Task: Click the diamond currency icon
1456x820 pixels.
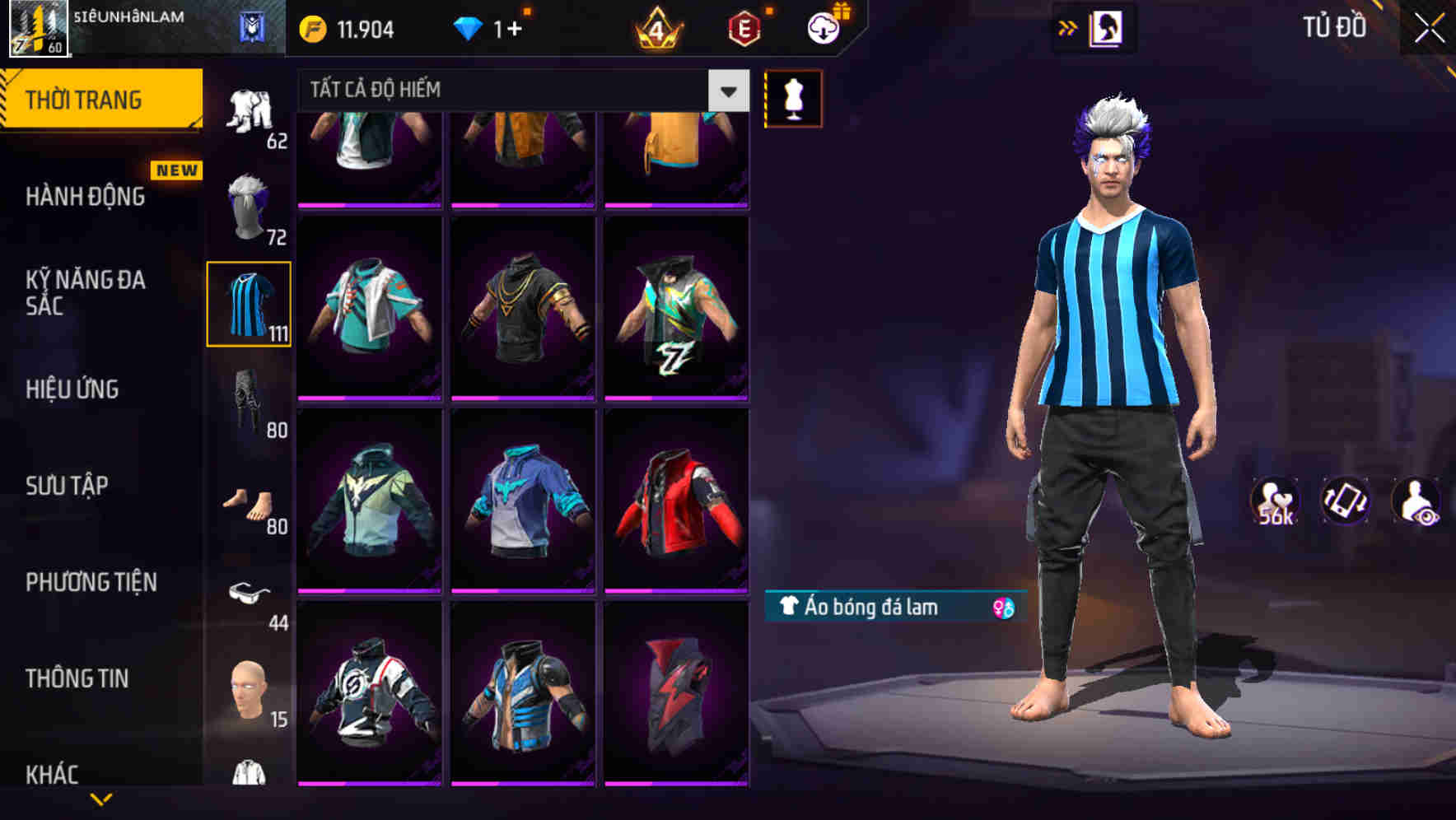Action: click(x=467, y=27)
